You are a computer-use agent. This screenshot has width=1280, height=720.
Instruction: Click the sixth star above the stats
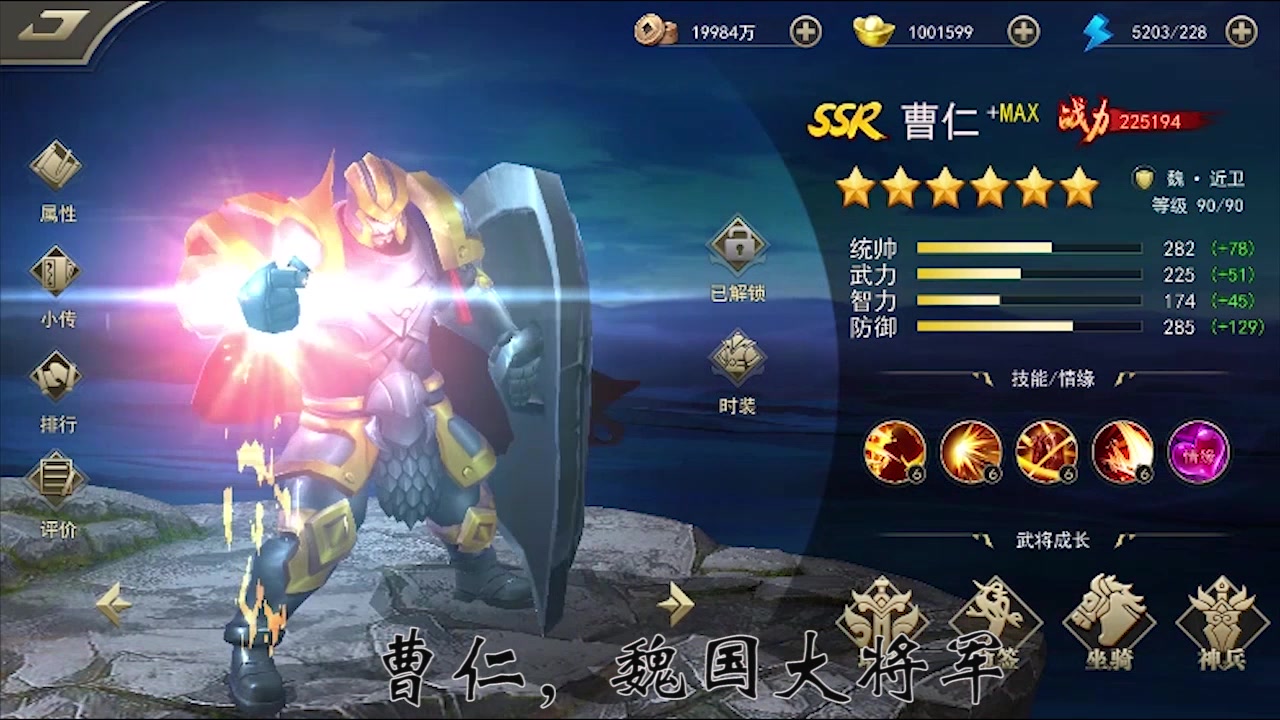(1078, 188)
